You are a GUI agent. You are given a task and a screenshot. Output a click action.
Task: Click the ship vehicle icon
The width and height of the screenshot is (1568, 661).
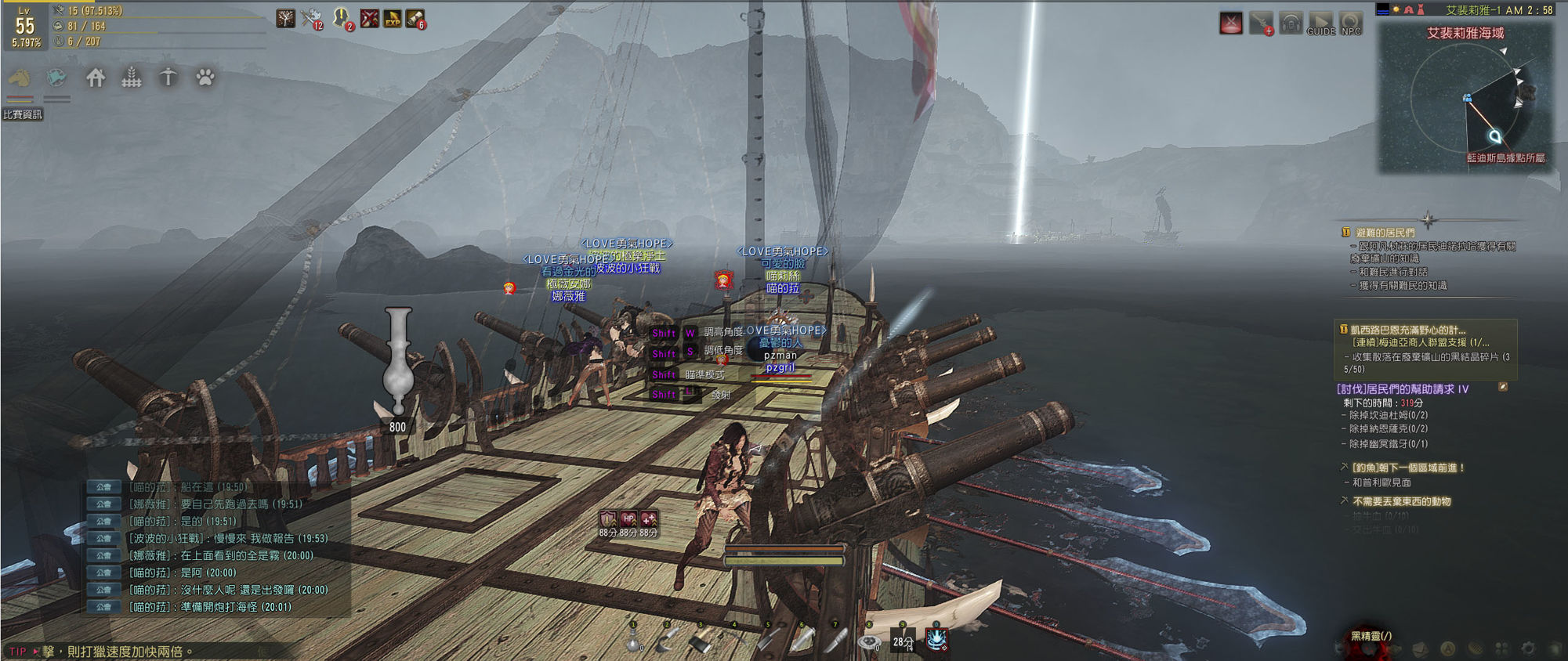click(x=56, y=78)
